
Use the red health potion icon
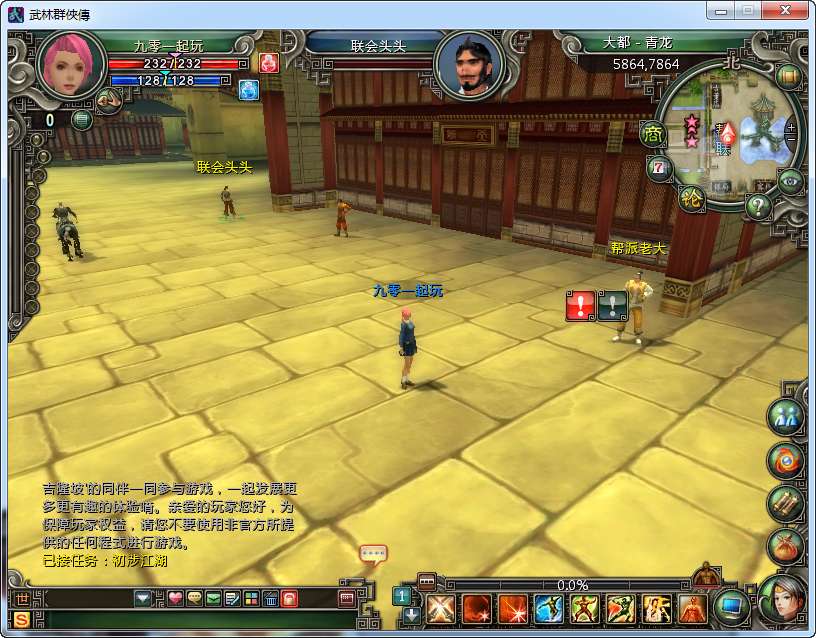[x=268, y=63]
